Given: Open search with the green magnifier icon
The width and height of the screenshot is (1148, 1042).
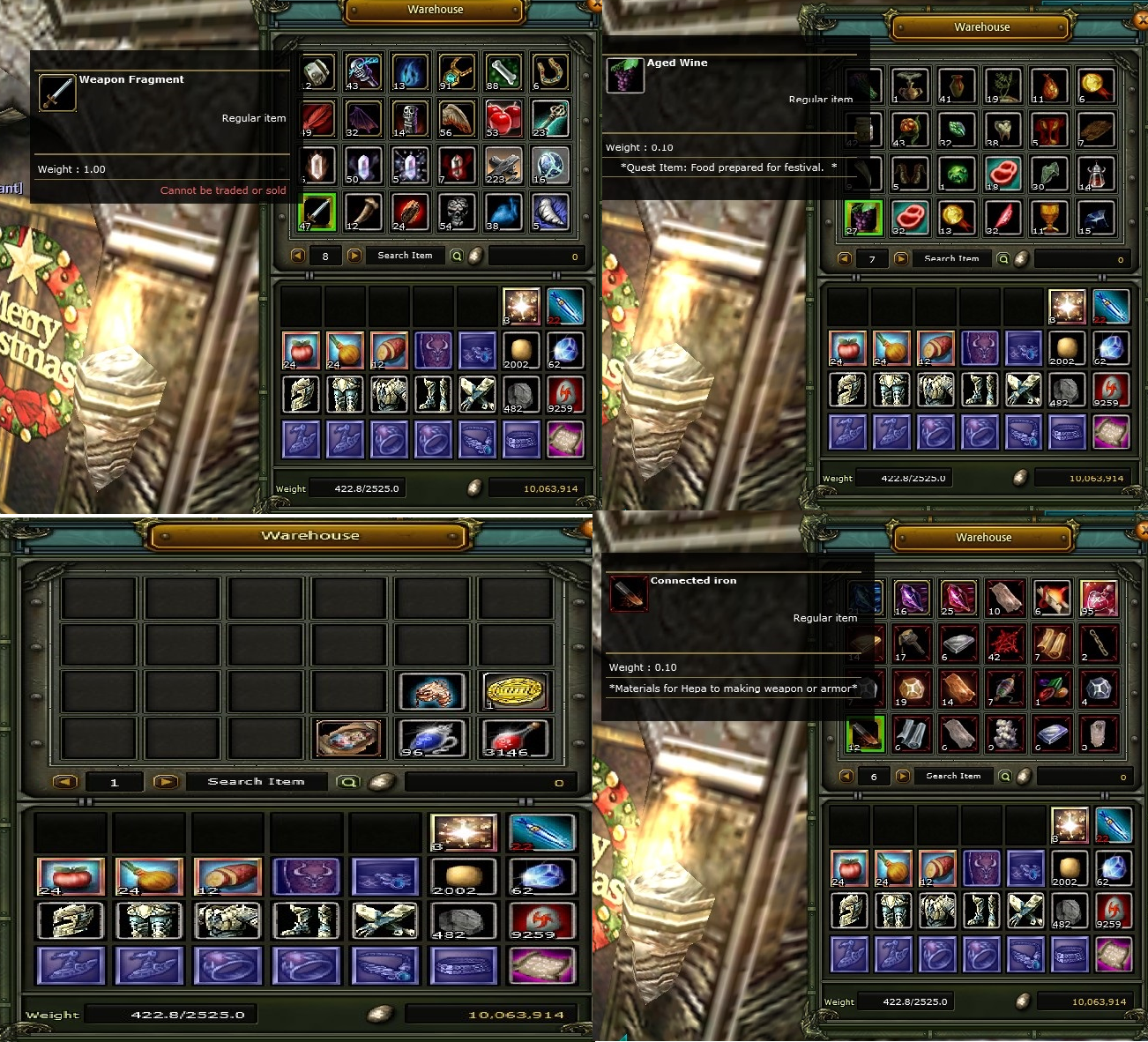Looking at the screenshot, I should tap(455, 256).
